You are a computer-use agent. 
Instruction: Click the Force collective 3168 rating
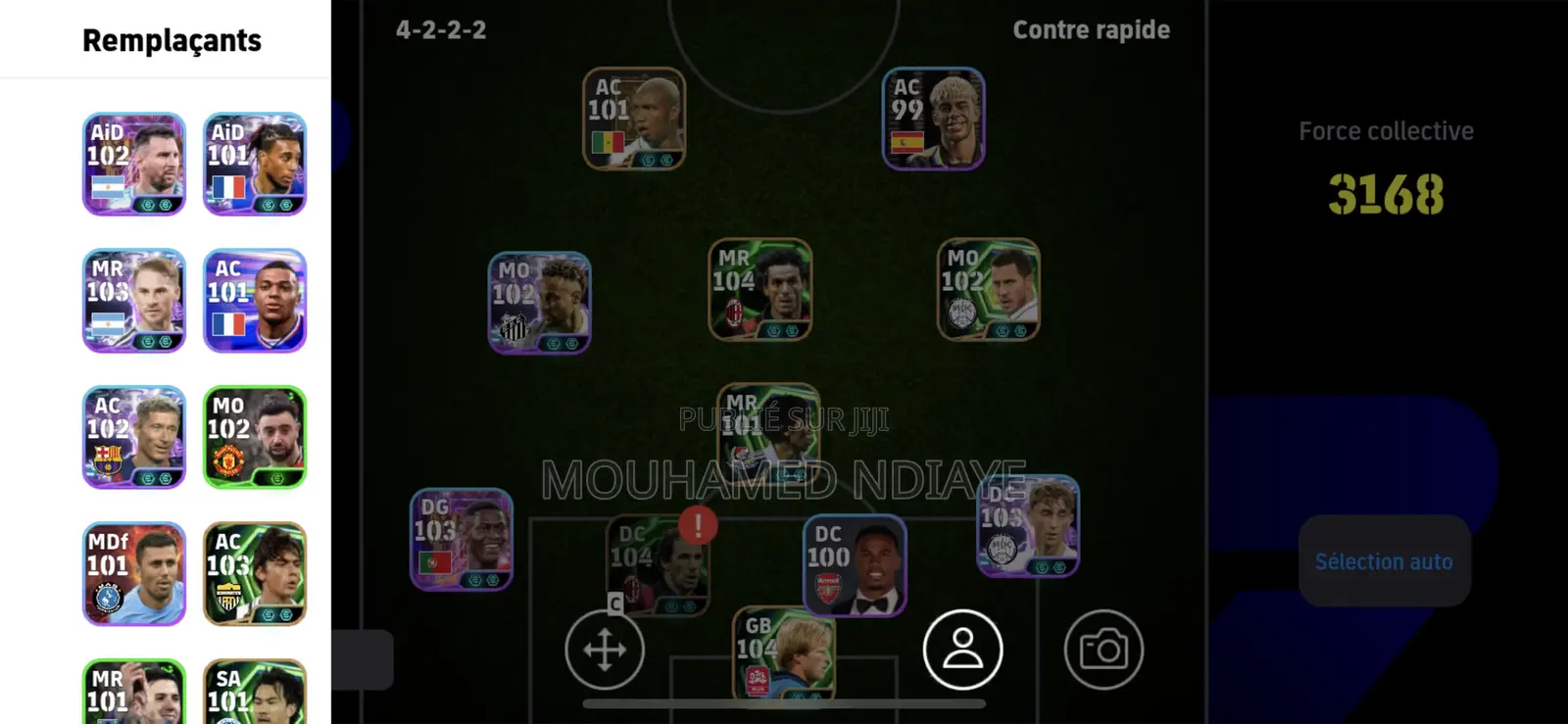pyautogui.click(x=1385, y=194)
